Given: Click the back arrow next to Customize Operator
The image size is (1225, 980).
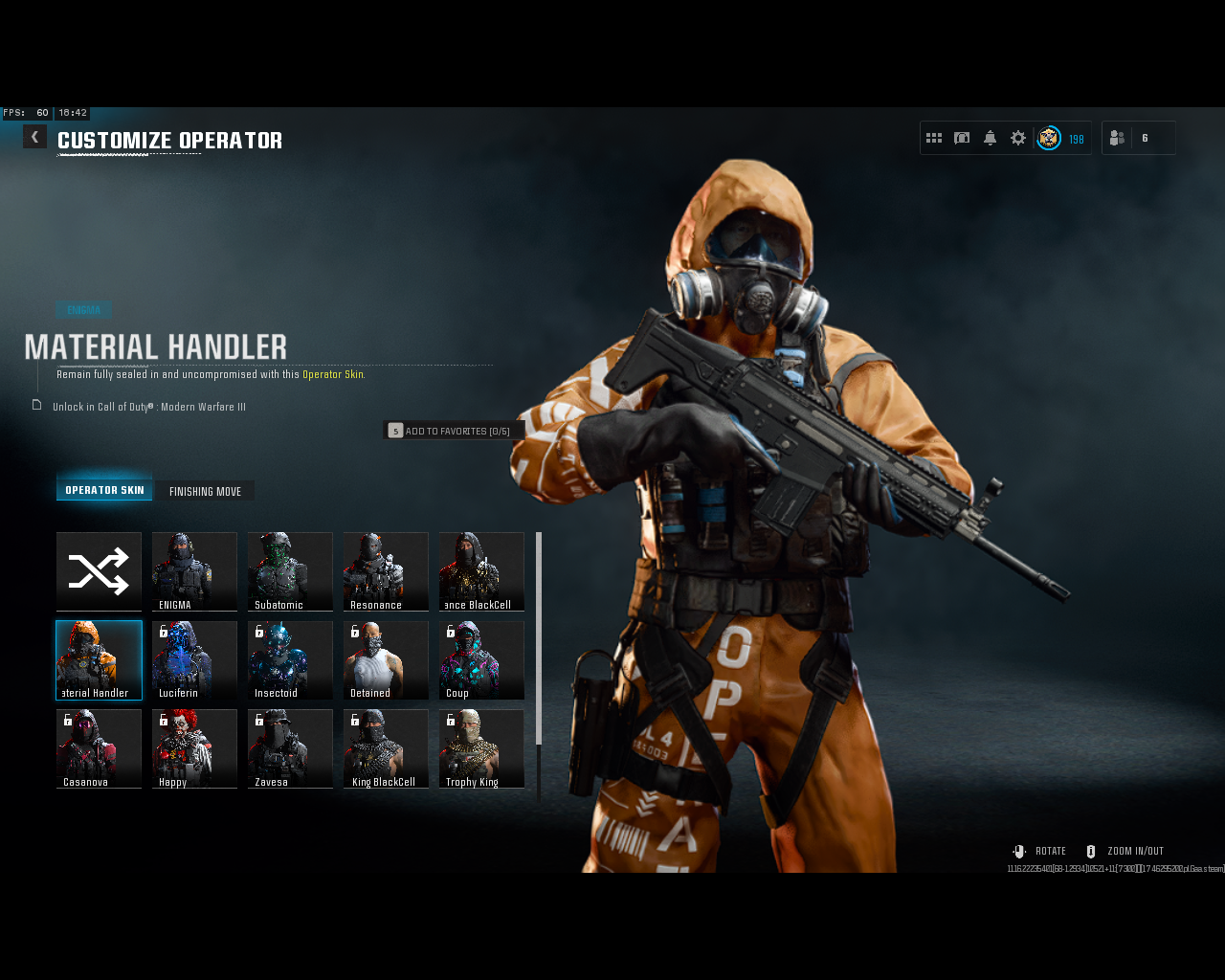Looking at the screenshot, I should [x=34, y=136].
